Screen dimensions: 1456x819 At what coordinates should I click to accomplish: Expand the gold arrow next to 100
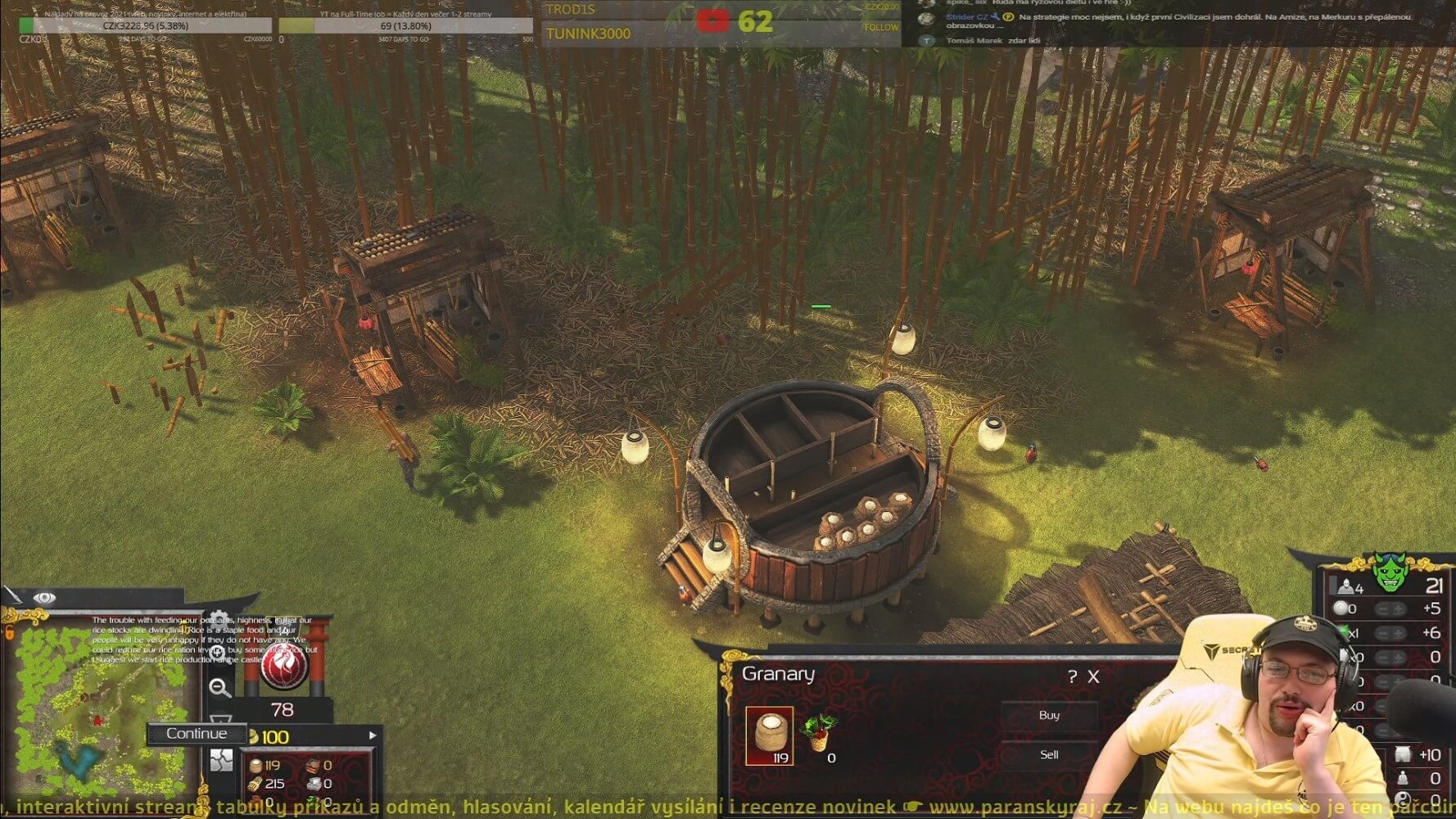pos(373,735)
